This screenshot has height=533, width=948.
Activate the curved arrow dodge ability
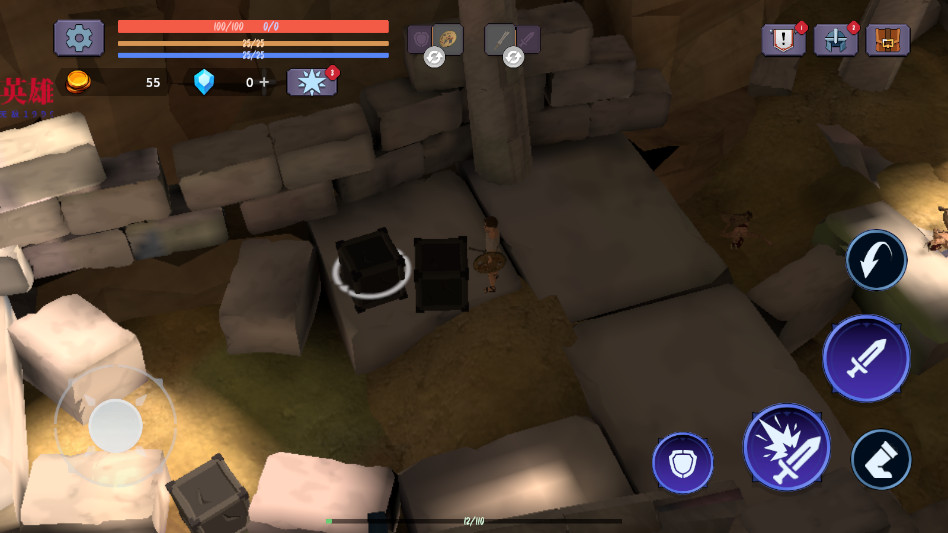click(x=876, y=260)
